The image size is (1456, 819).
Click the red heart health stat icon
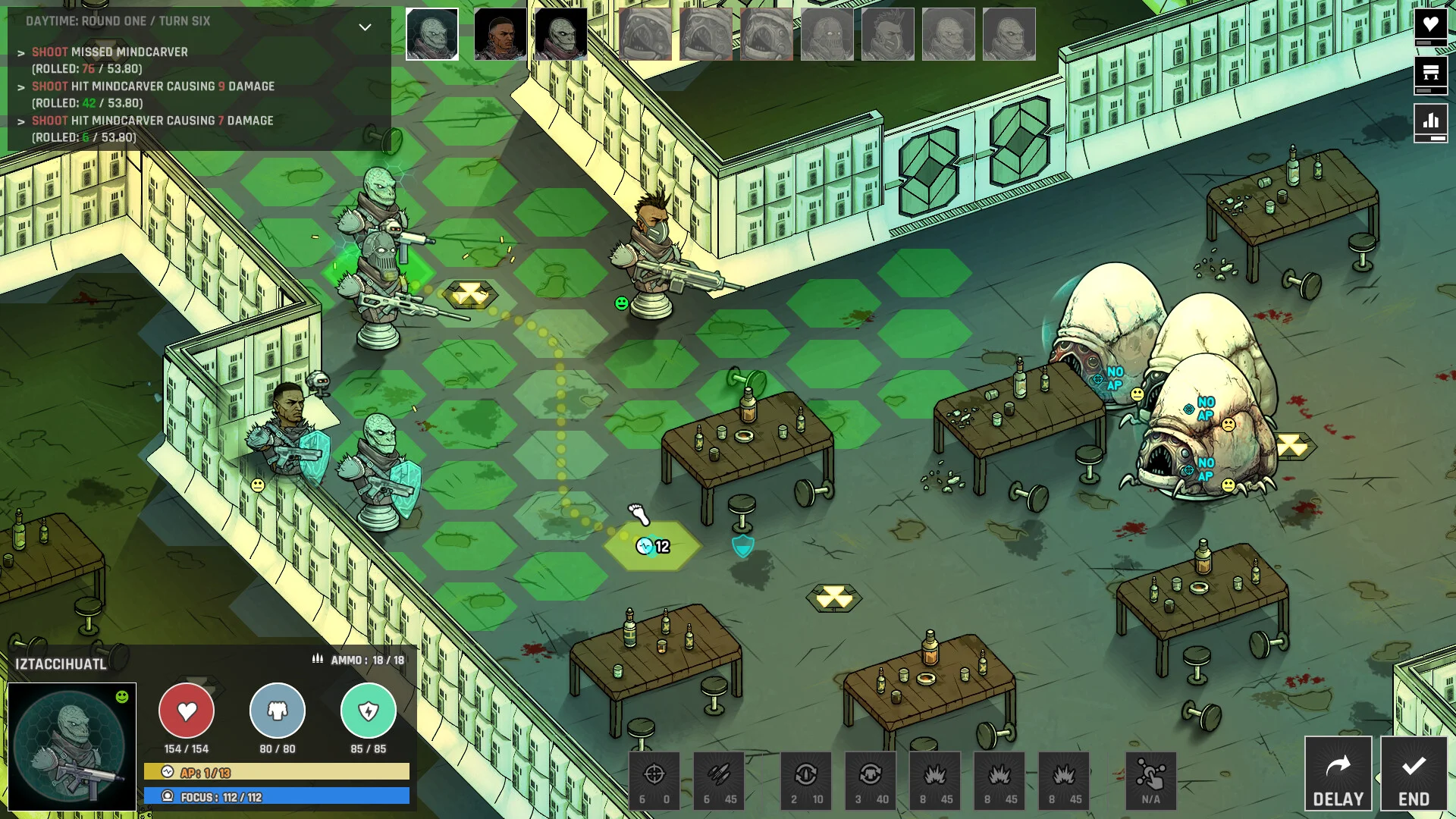187,711
